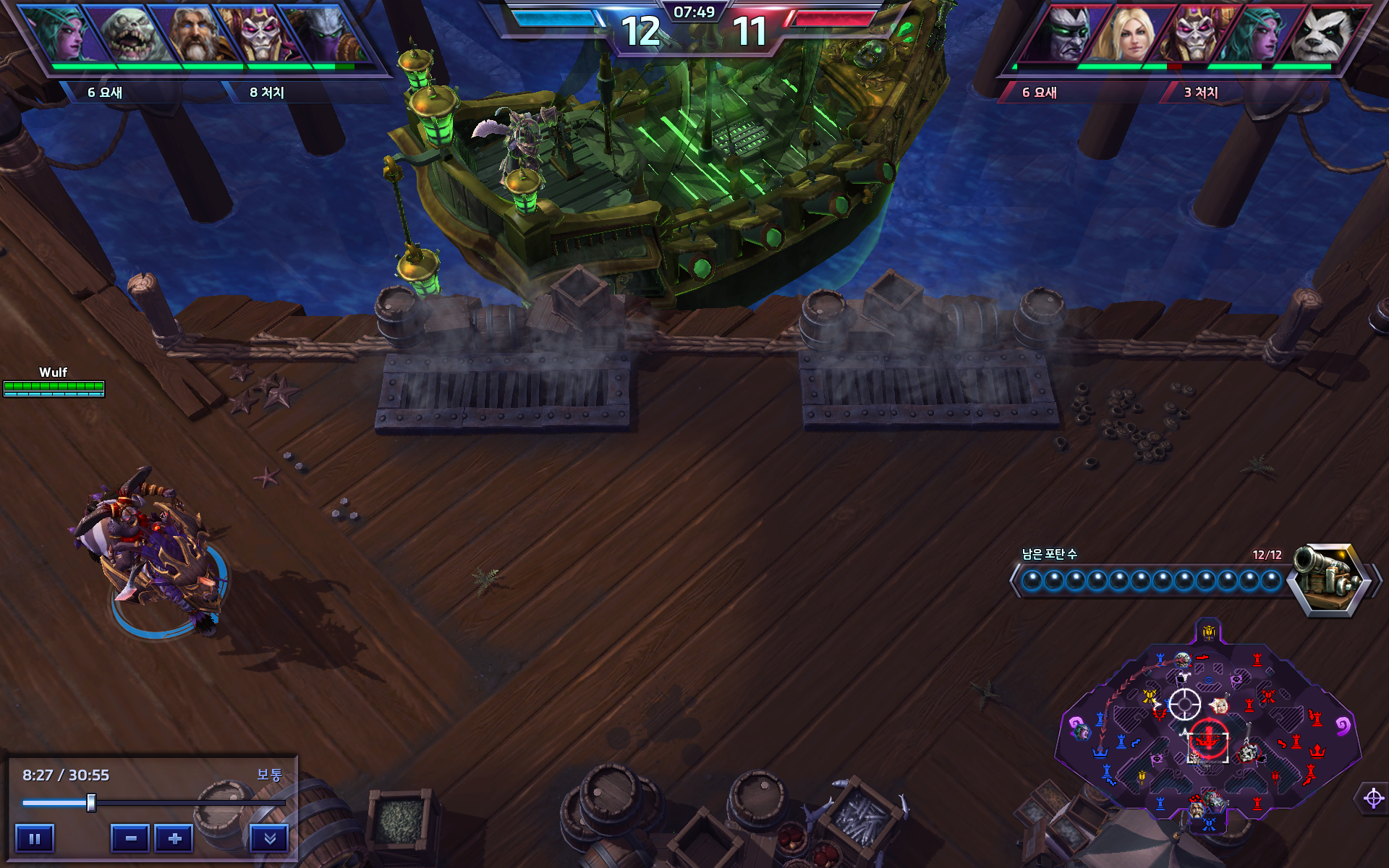This screenshot has height=868, width=1389.
Task: Click the crosshair button beside the minimap
Action: (1373, 799)
